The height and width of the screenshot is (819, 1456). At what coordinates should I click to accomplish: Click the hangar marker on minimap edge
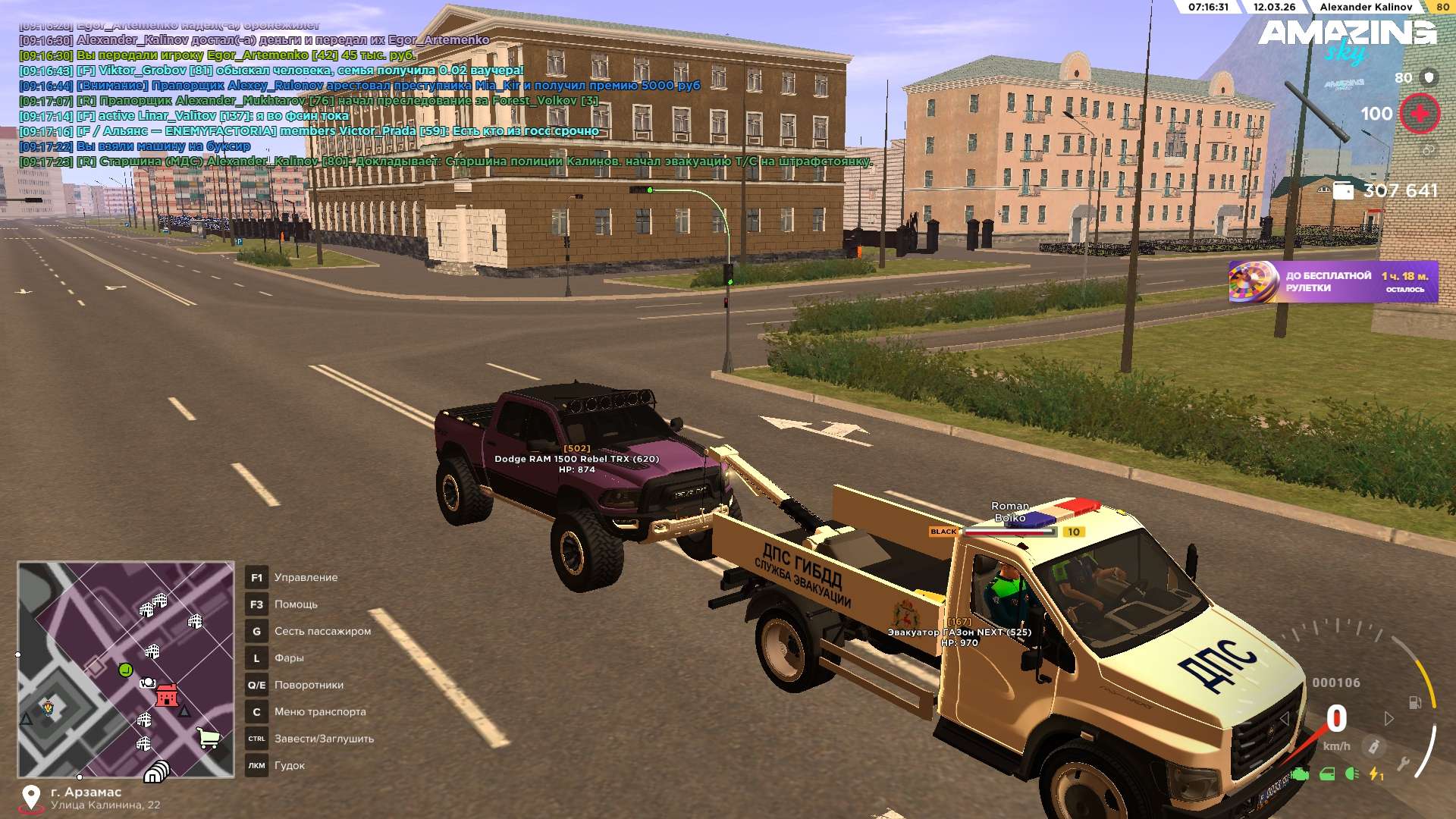[156, 771]
